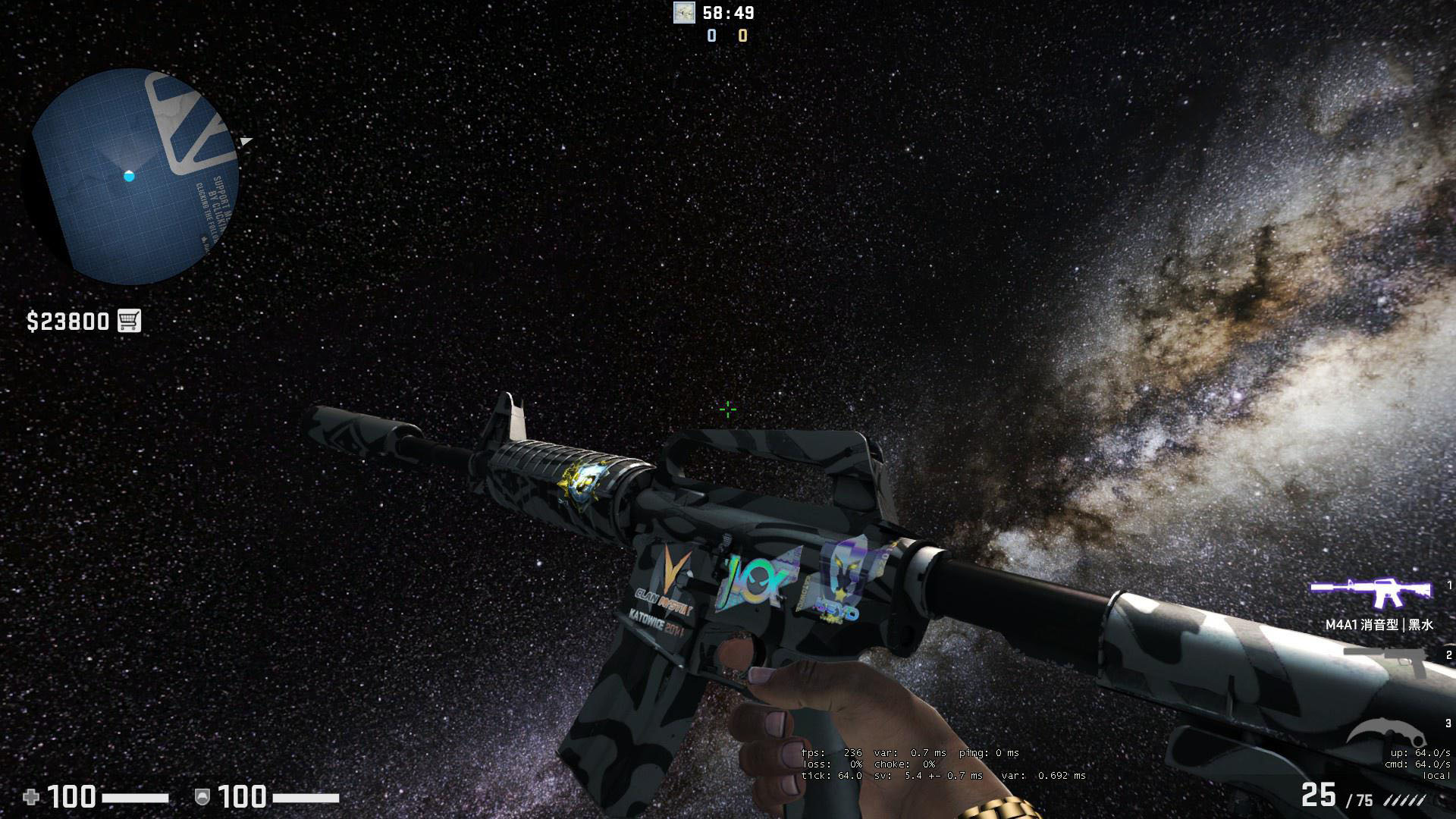Select the M4A1 primary weapon slot

click(x=1371, y=594)
